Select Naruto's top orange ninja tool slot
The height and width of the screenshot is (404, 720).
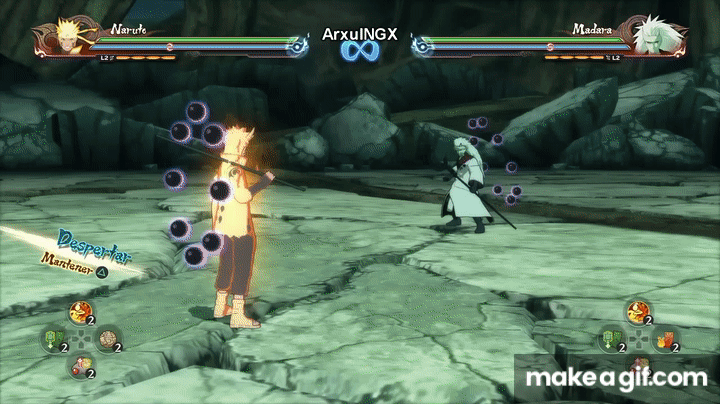pyautogui.click(x=77, y=314)
